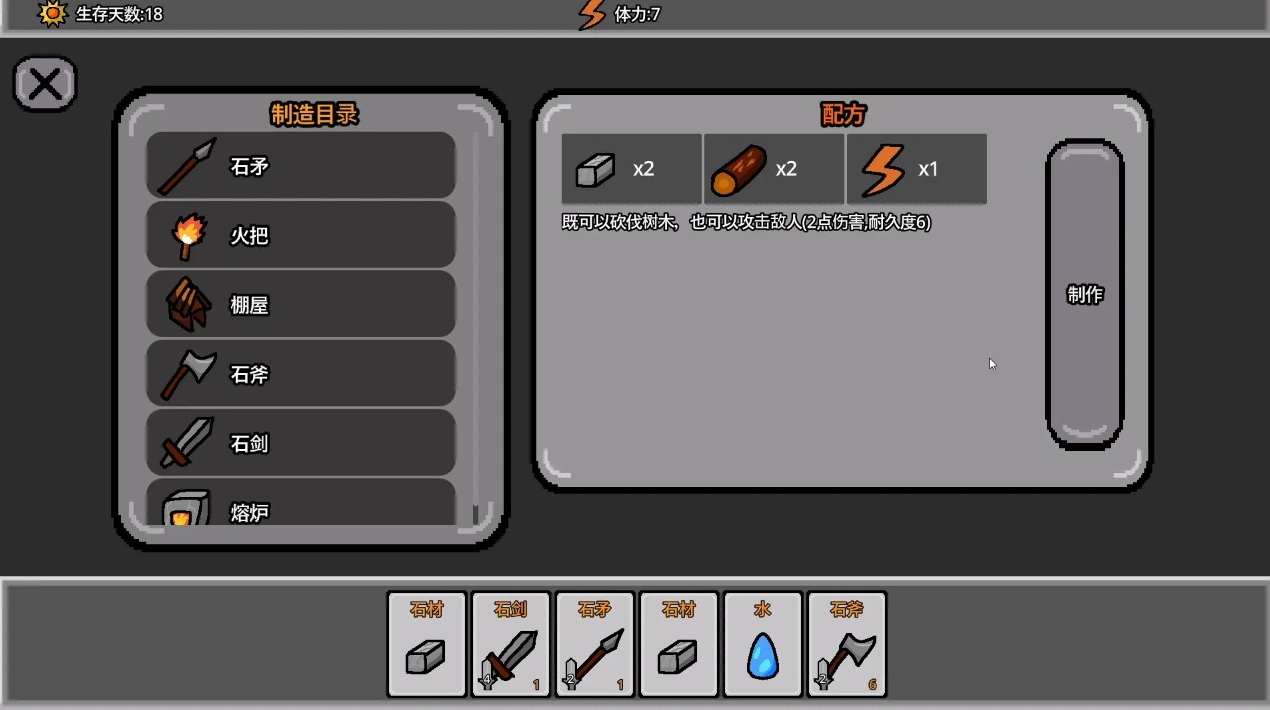The image size is (1270, 710).
Task: Choose the 火把 torch recipe
Action: tap(301, 235)
